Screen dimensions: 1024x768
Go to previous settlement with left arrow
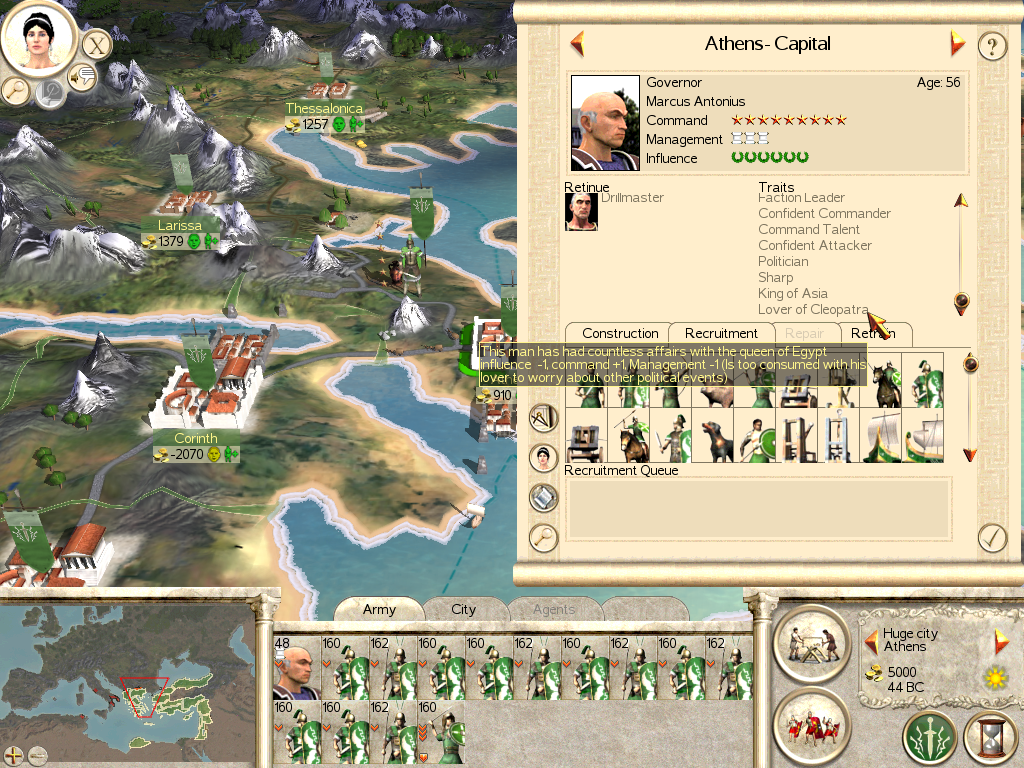point(577,44)
